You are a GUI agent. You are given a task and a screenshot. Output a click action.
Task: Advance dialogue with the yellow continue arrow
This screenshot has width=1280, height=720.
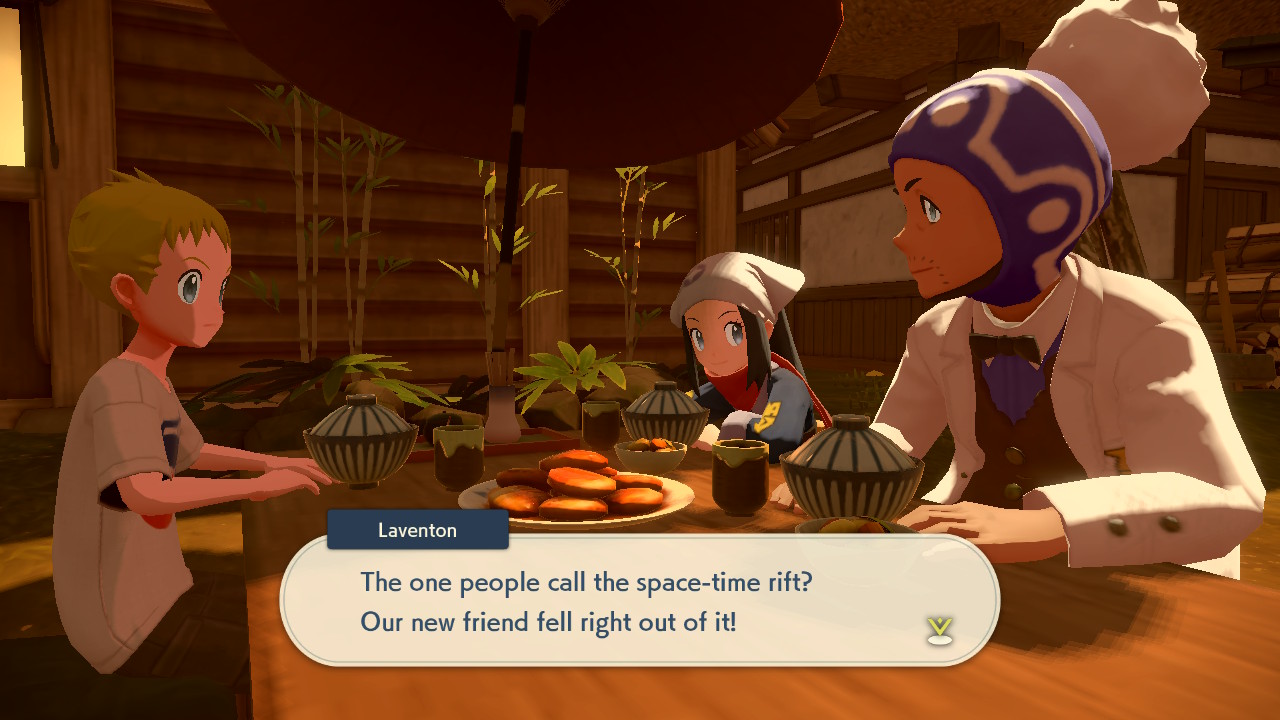[x=939, y=629]
